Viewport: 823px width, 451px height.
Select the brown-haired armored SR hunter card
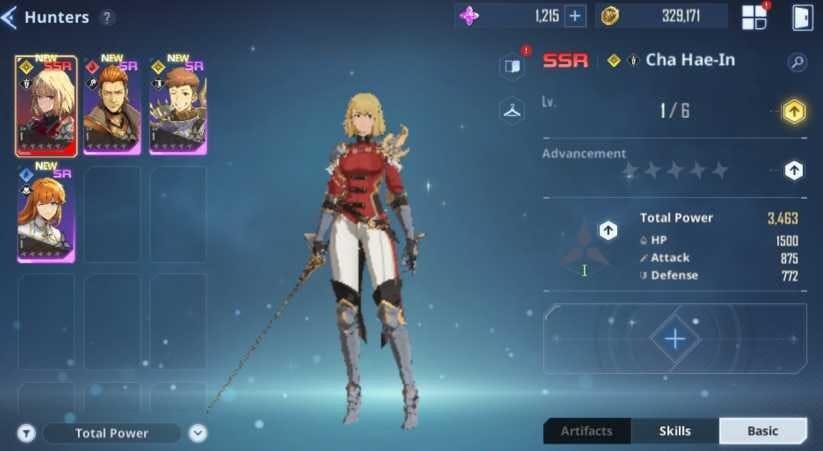tap(178, 106)
